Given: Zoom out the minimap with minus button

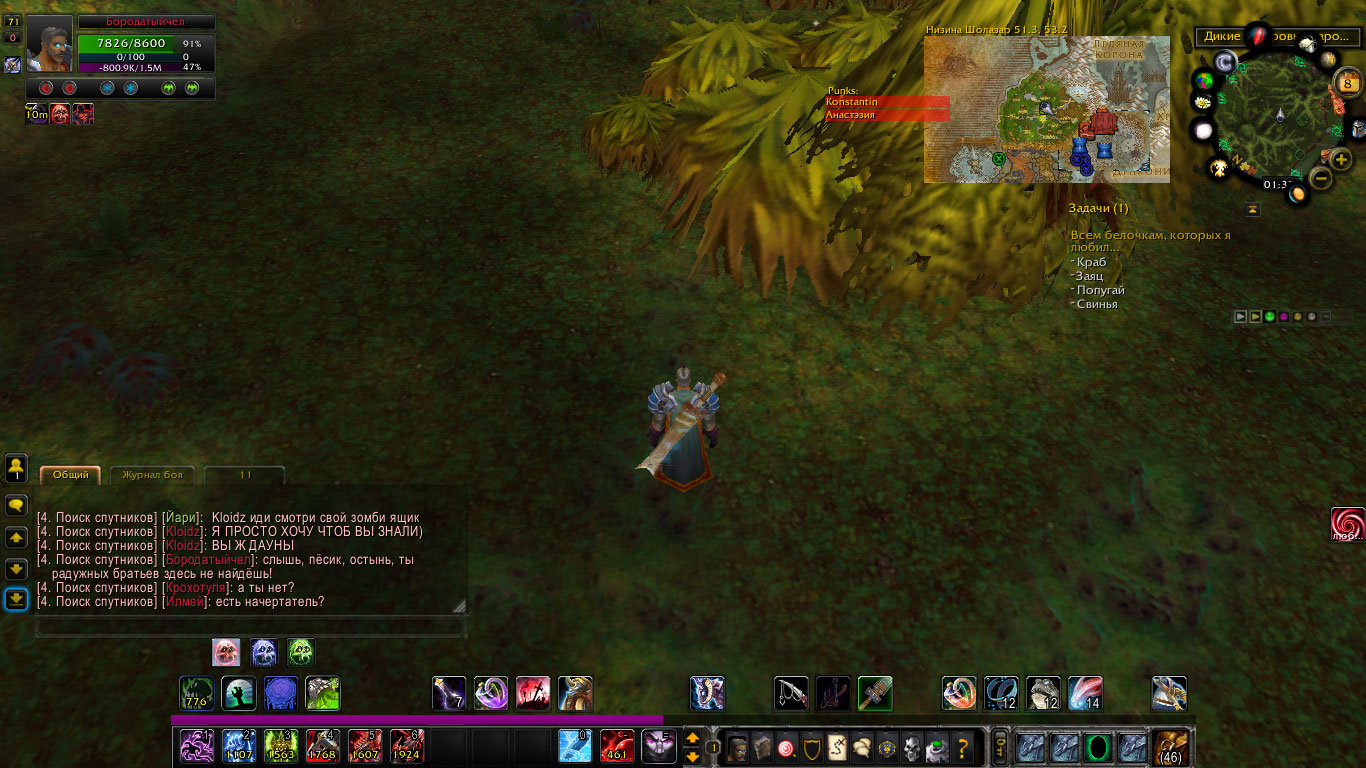Looking at the screenshot, I should tap(1320, 179).
